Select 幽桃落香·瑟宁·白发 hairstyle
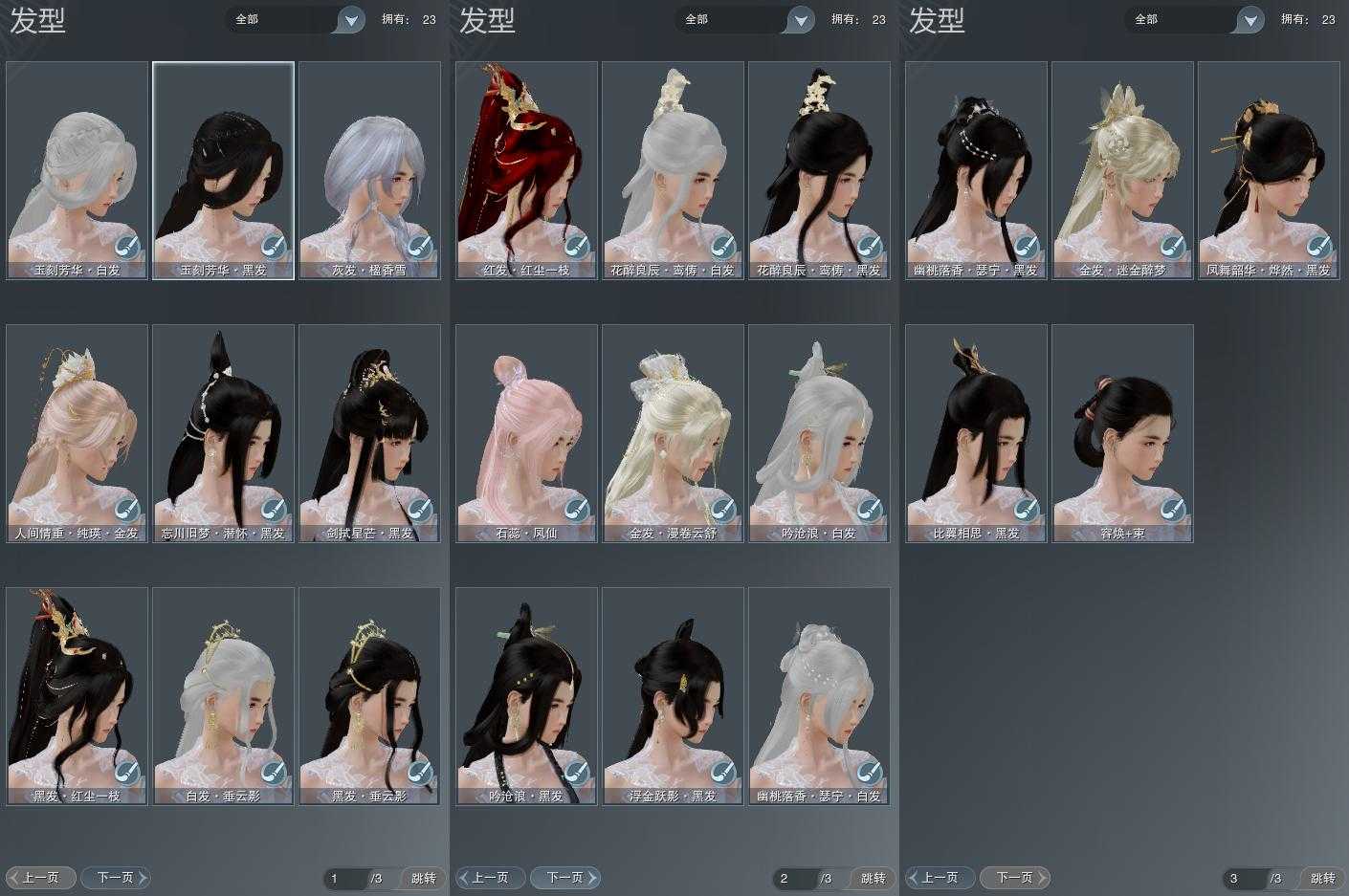This screenshot has height=896, width=1349. [x=819, y=695]
